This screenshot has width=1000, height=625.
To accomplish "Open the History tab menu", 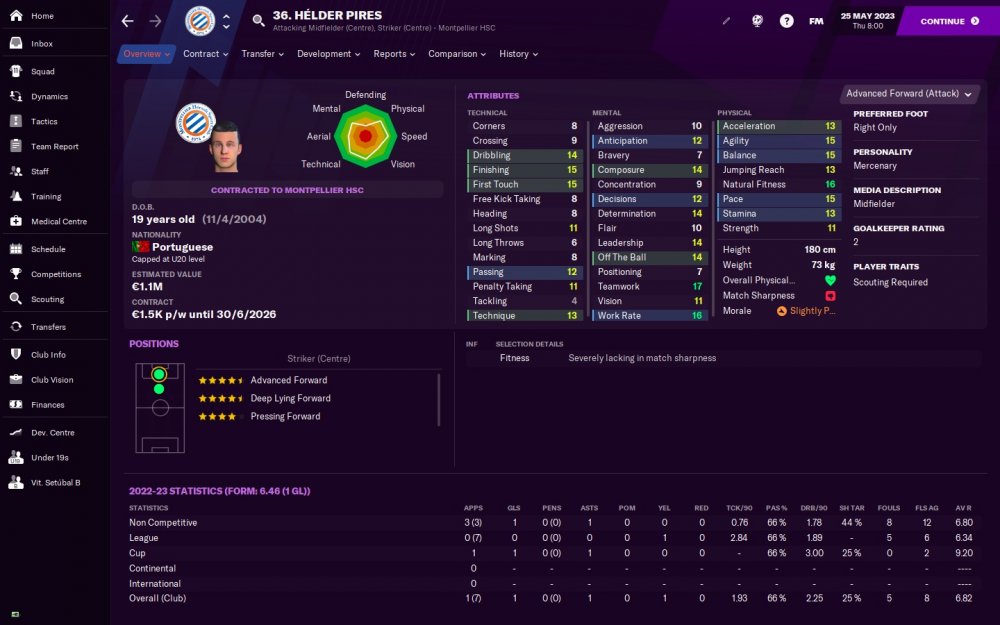I will (x=518, y=54).
